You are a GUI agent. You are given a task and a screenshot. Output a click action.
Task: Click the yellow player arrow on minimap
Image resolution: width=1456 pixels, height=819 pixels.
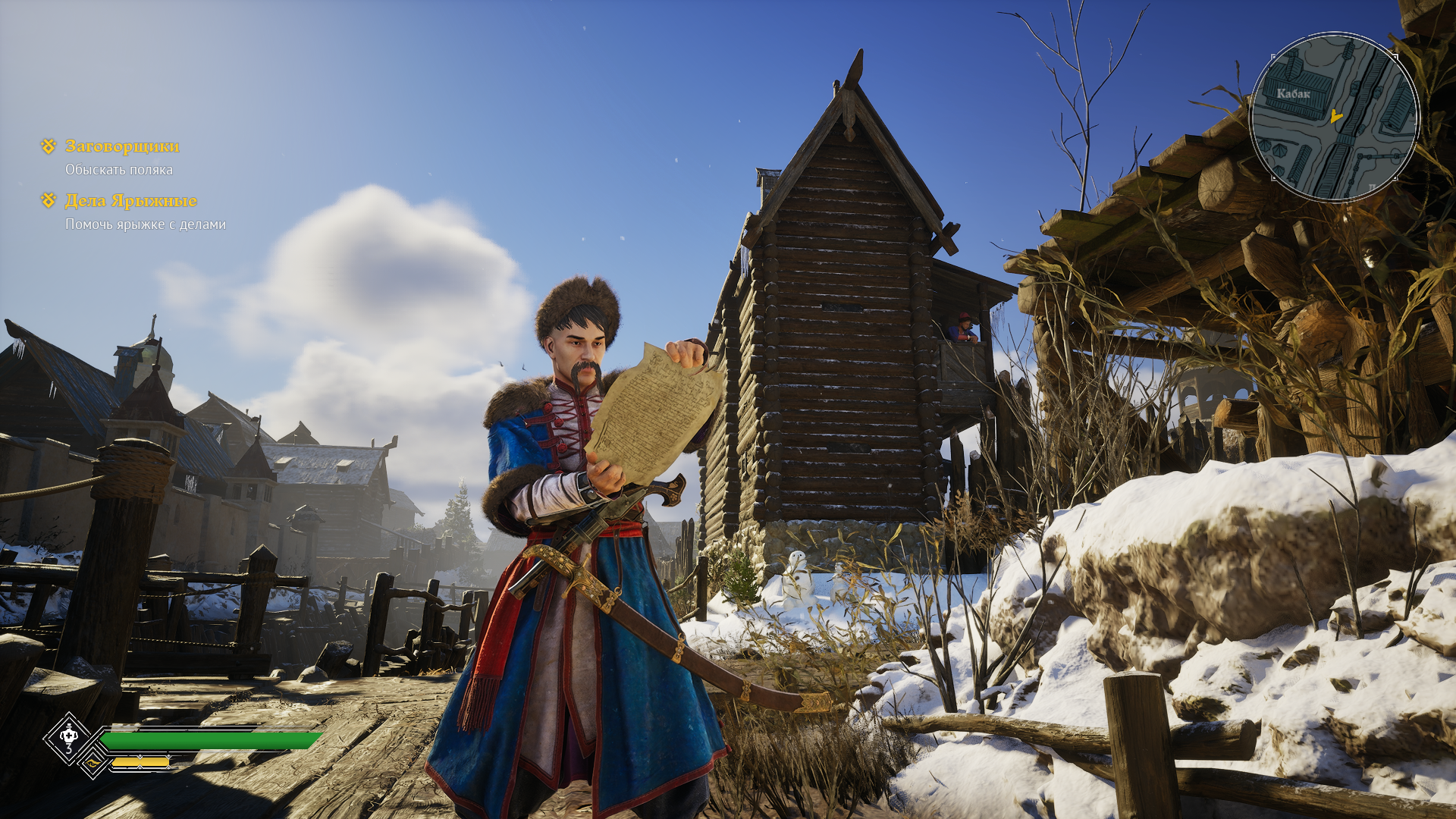[1336, 117]
